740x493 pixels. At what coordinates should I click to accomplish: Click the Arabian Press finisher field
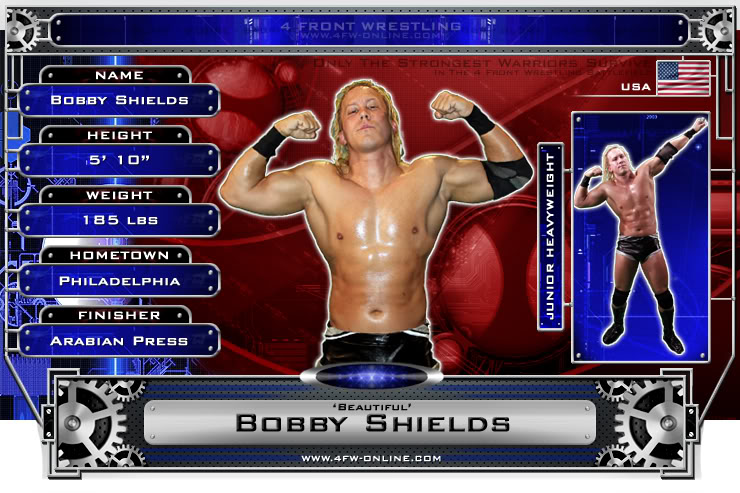click(x=120, y=341)
